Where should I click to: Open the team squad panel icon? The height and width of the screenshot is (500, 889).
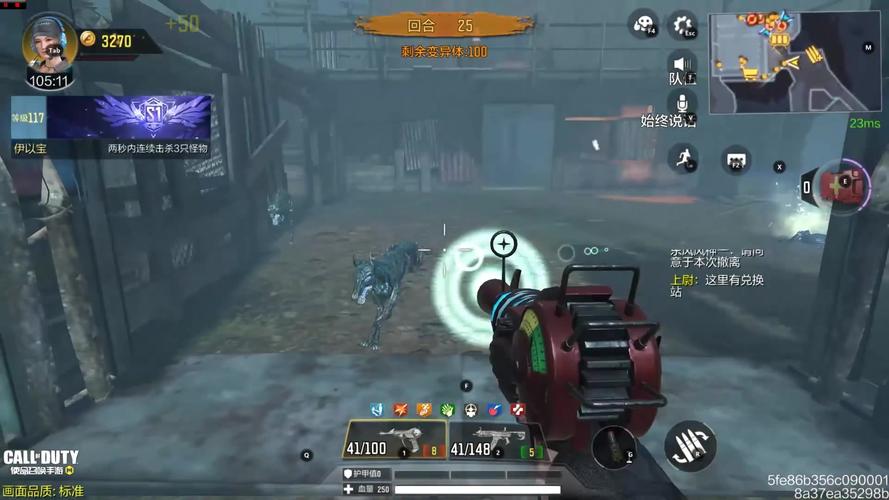coord(737,159)
